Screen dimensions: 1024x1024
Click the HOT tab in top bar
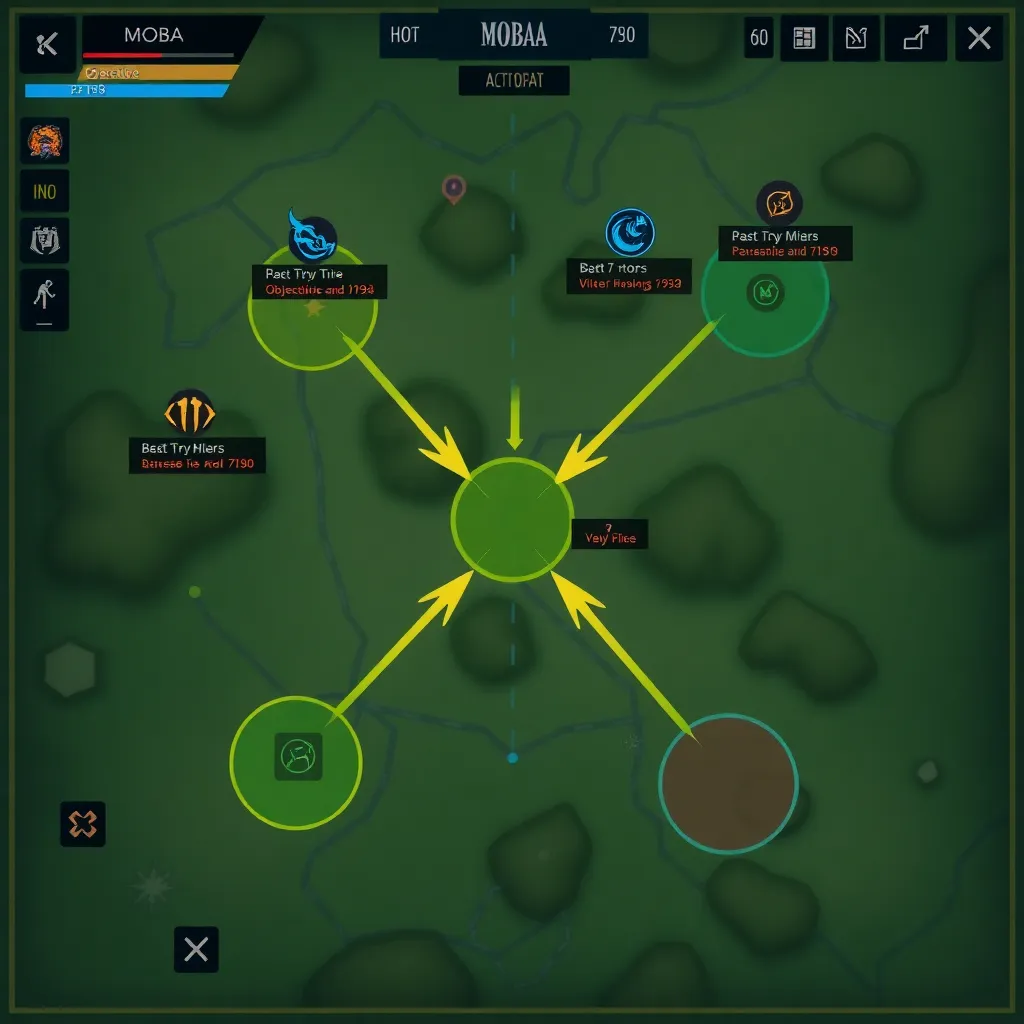405,36
